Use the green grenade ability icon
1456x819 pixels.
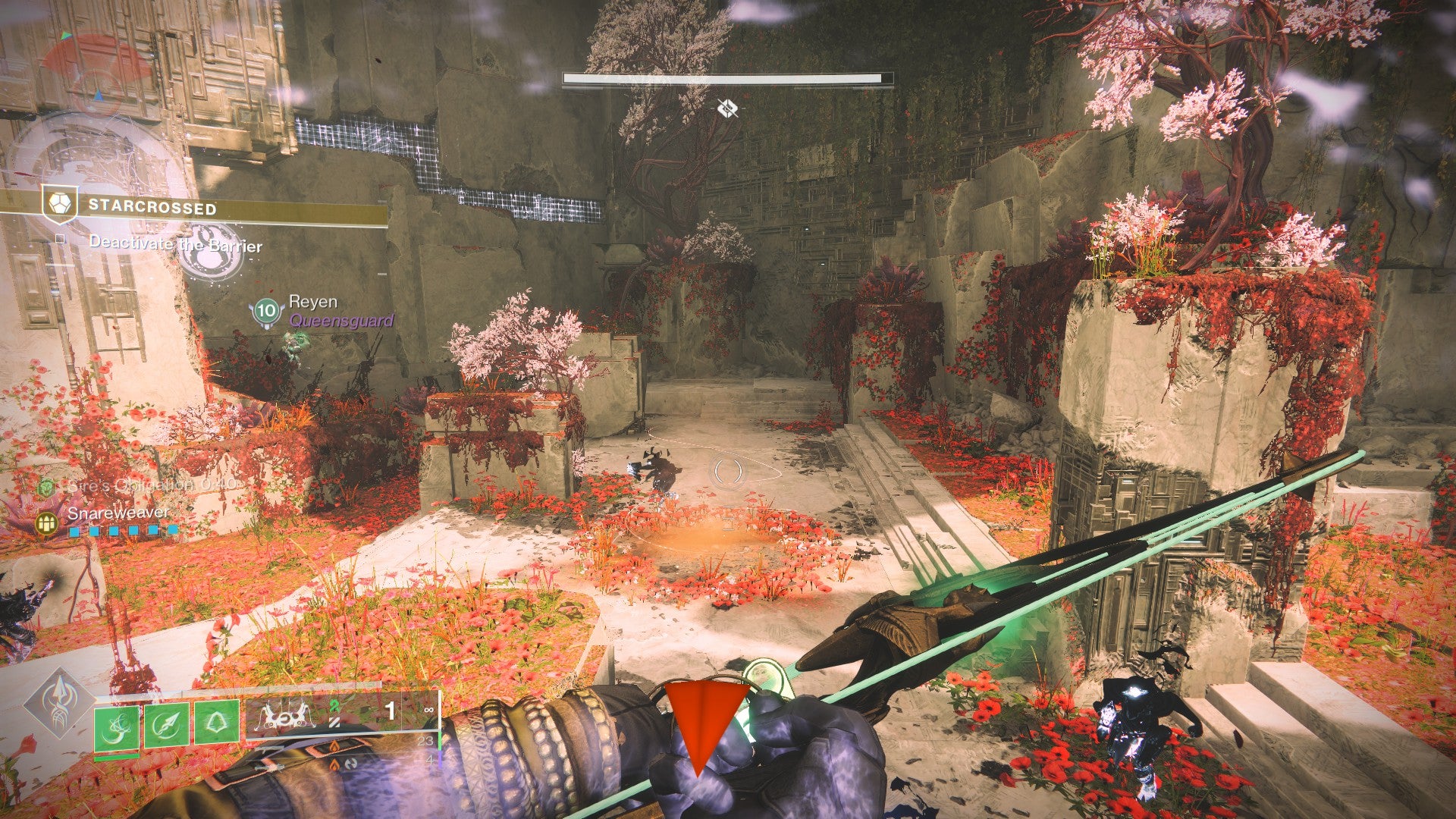click(117, 727)
